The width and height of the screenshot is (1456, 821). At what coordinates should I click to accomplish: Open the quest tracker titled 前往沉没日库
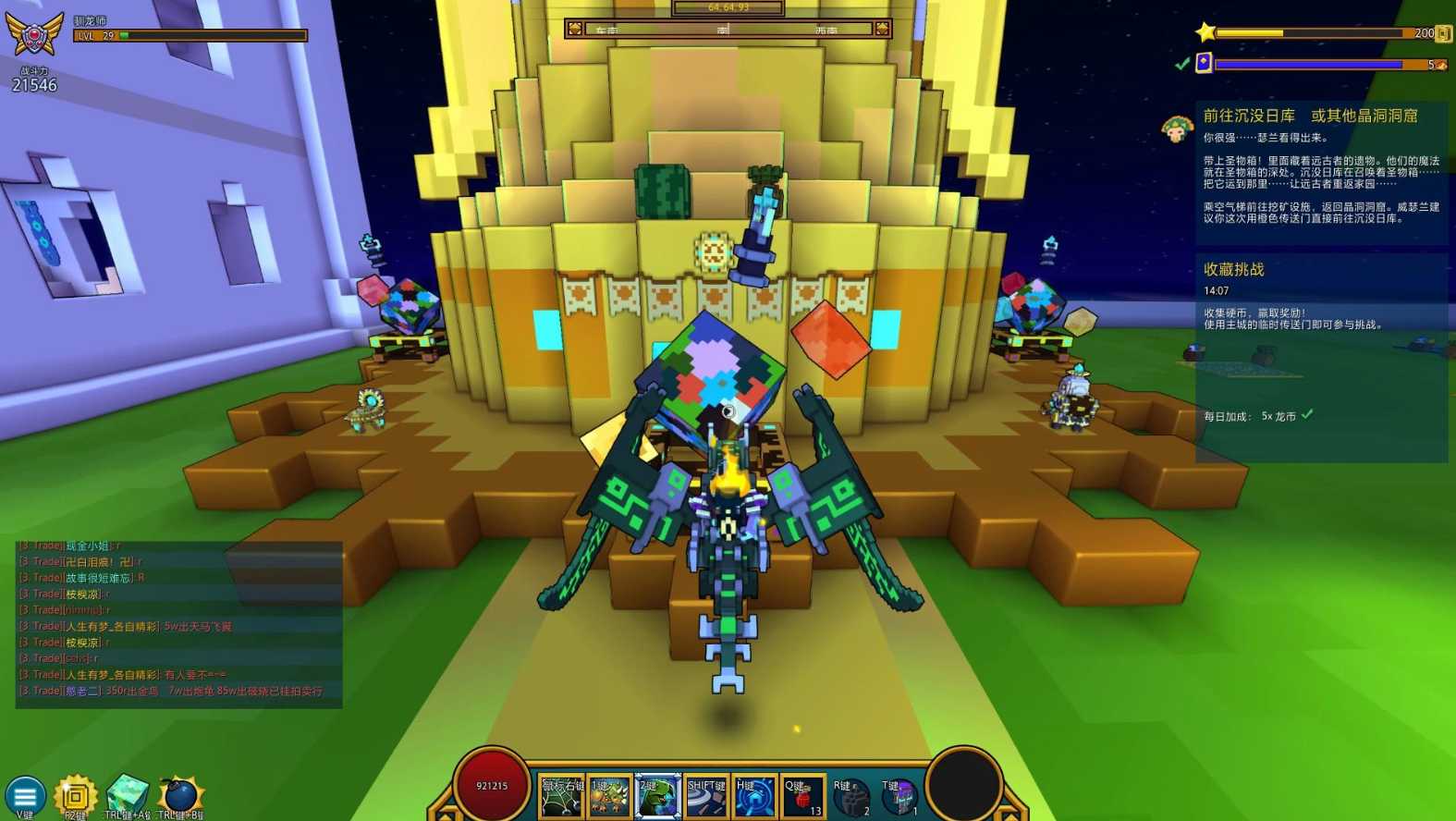(1310, 116)
